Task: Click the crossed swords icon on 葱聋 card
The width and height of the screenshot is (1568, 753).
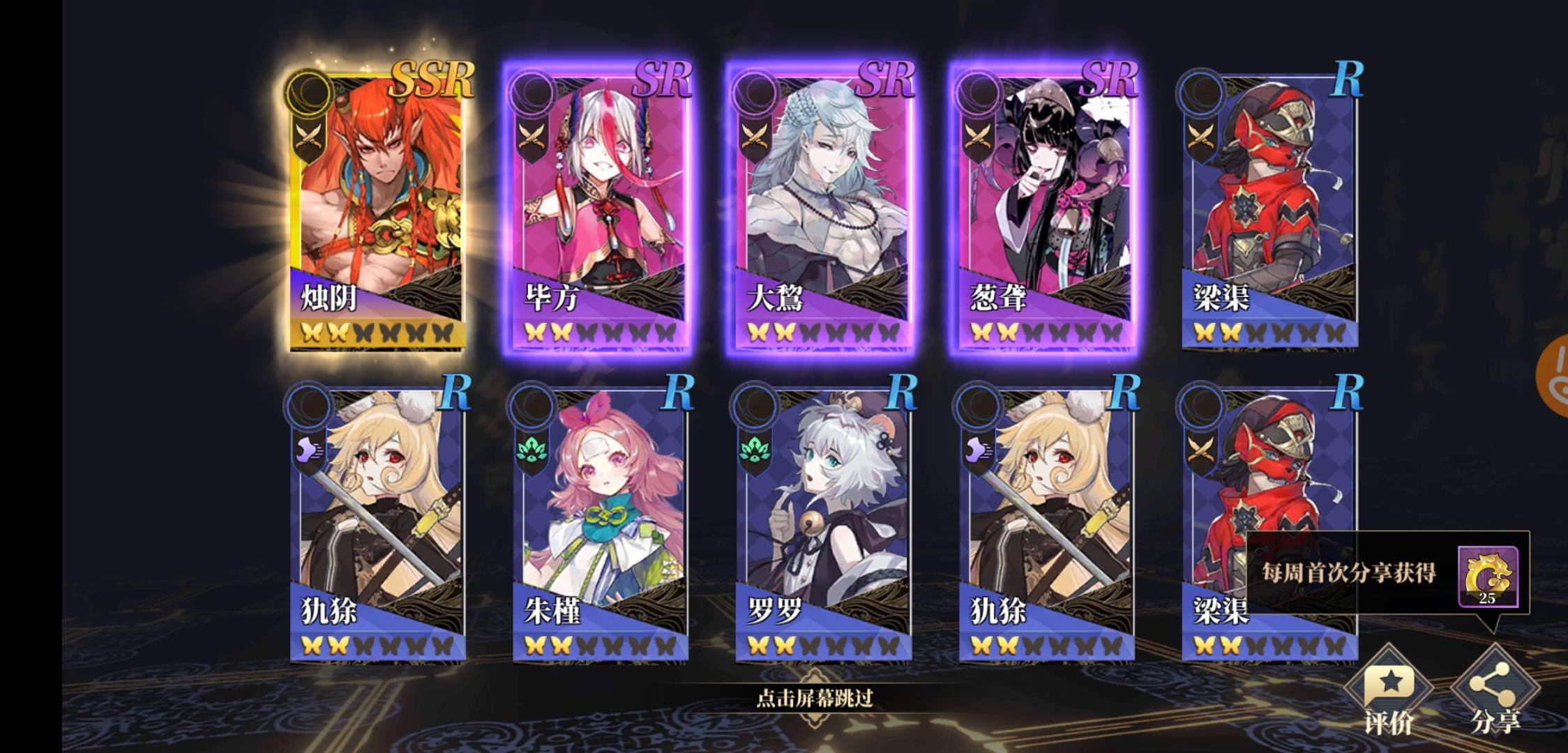Action: pyautogui.click(x=979, y=133)
